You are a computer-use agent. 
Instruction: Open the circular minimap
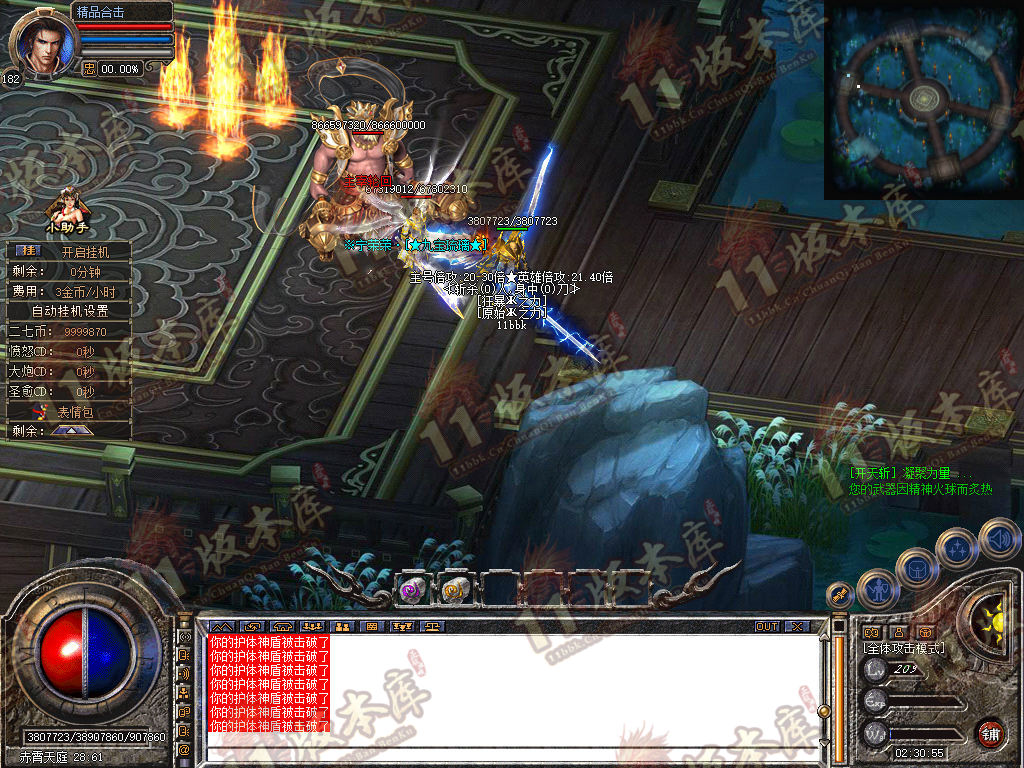[922, 100]
